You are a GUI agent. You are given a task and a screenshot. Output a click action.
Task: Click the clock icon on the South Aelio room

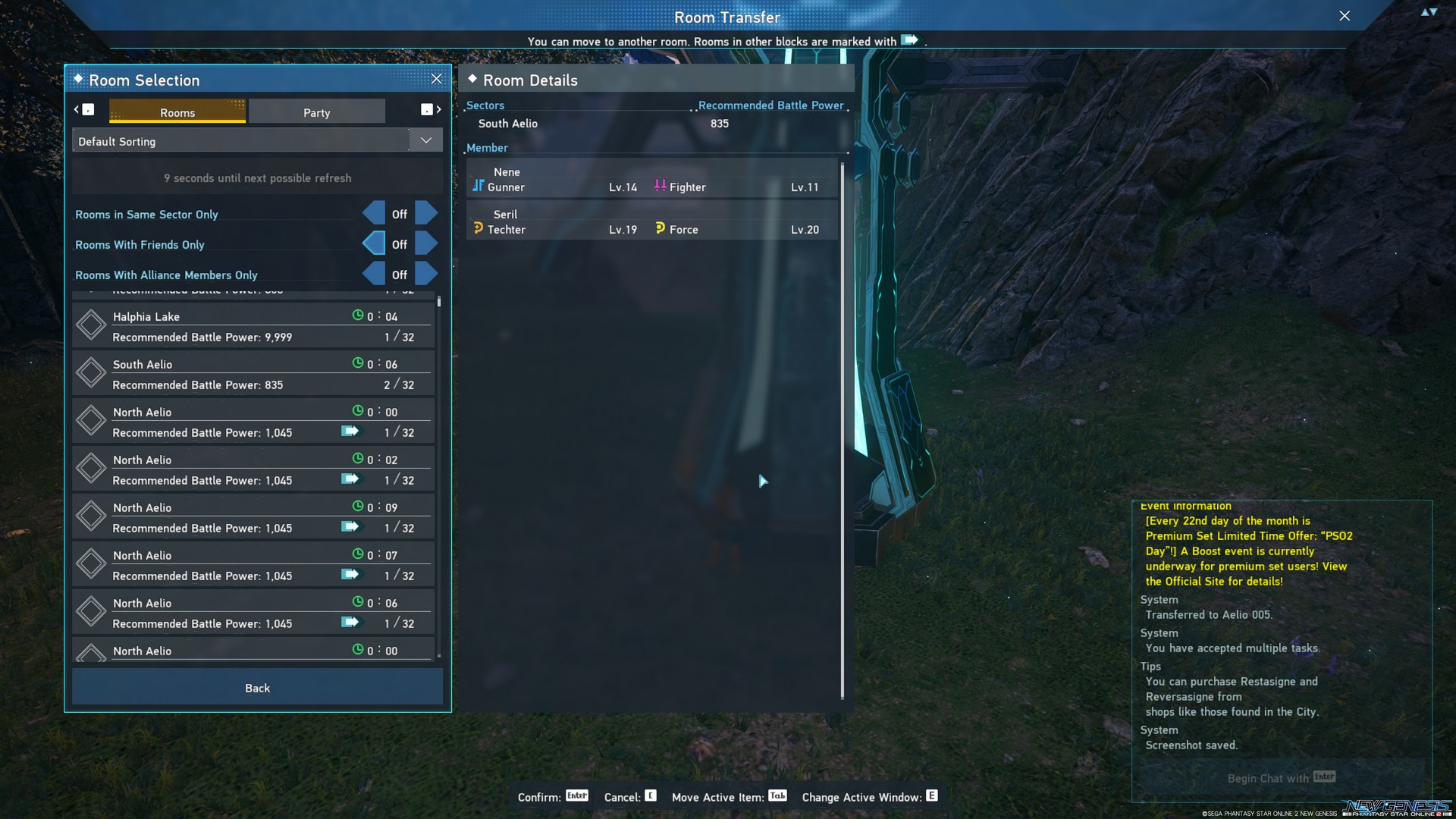357,363
